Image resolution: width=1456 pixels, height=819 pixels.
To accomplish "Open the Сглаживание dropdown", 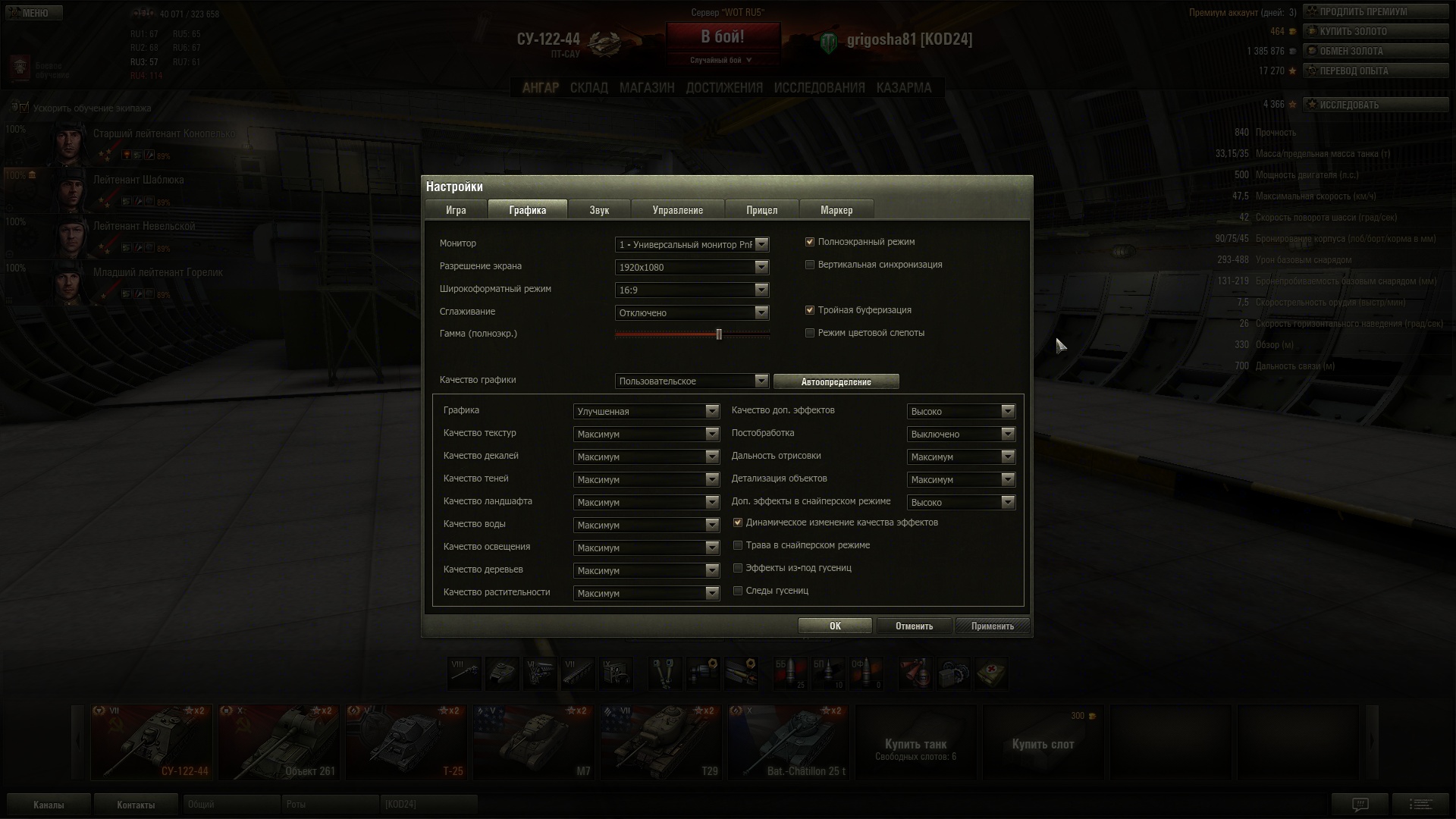I will pyautogui.click(x=692, y=312).
